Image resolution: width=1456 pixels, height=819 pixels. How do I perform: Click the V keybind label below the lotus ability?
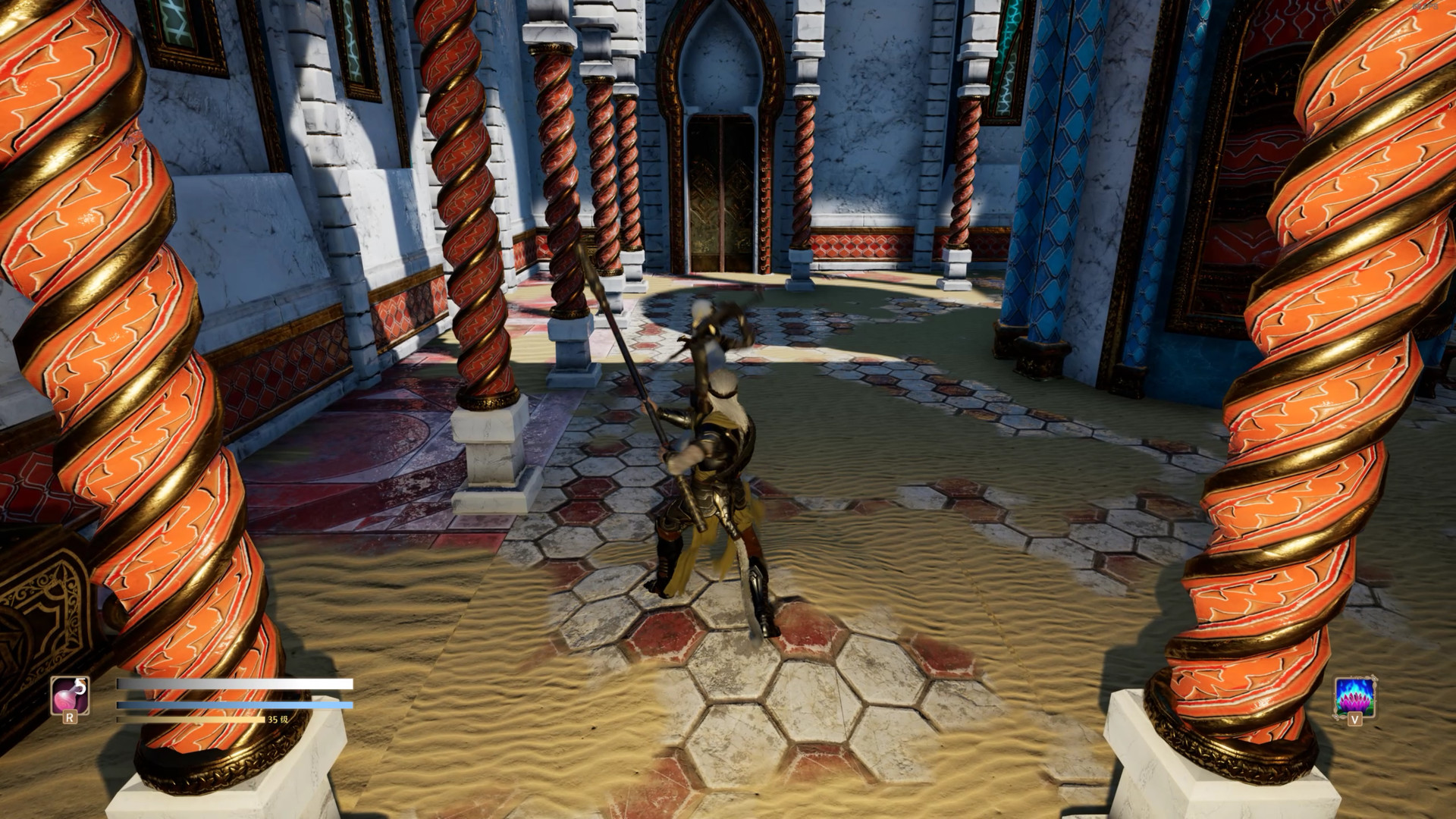click(1355, 720)
